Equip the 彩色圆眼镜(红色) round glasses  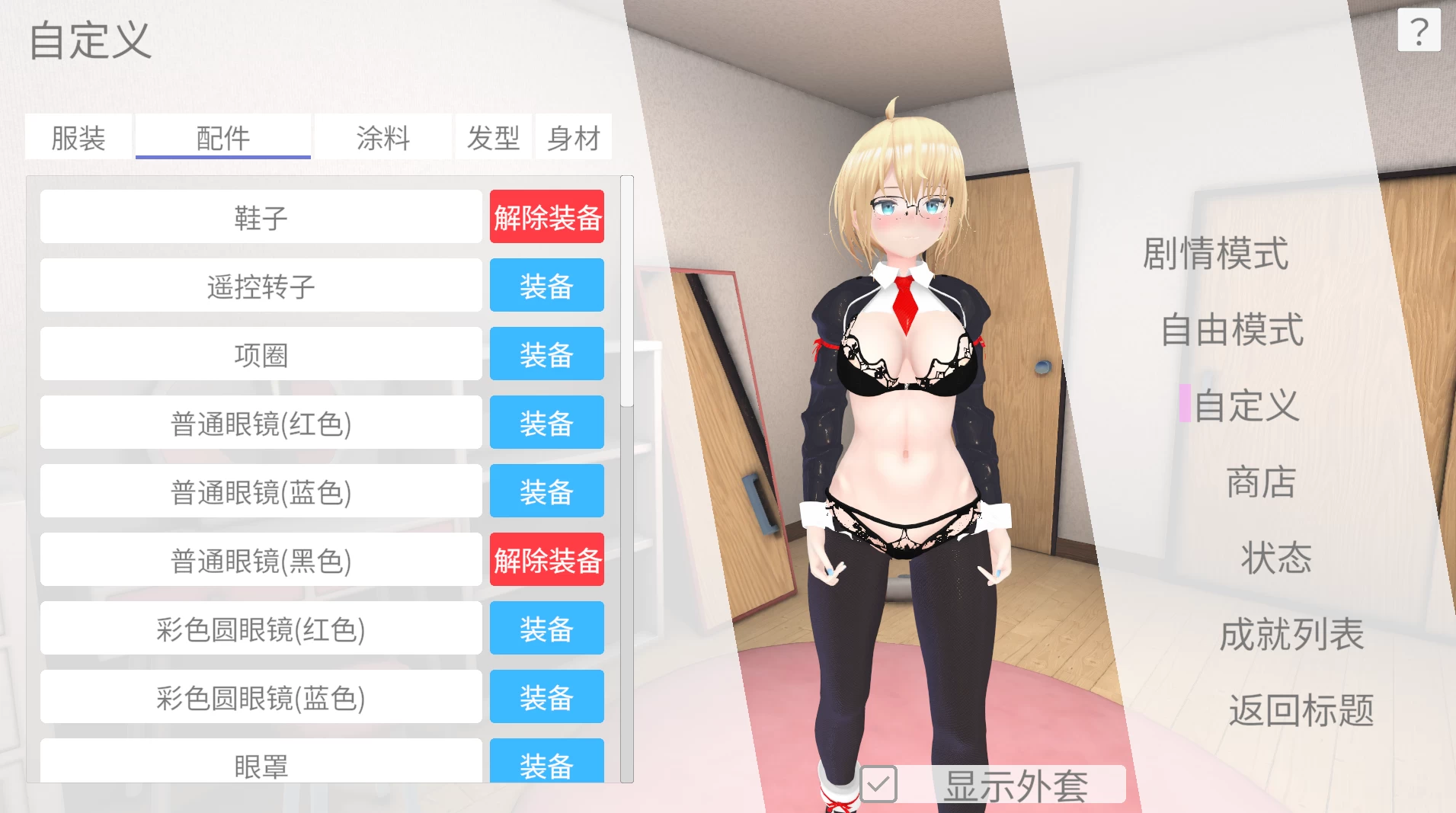546,628
